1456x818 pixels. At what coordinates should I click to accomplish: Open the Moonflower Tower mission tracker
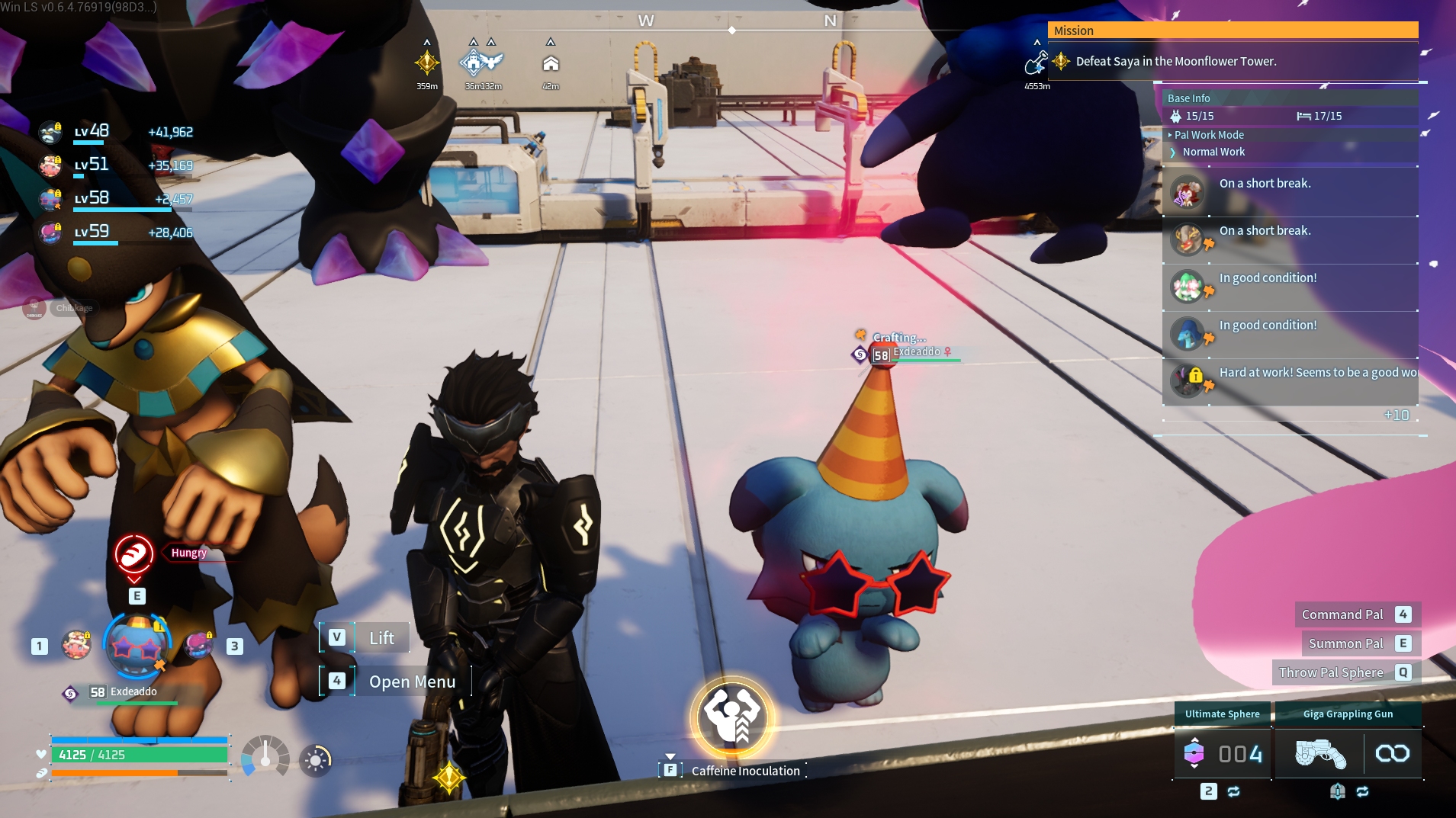pos(1175,61)
